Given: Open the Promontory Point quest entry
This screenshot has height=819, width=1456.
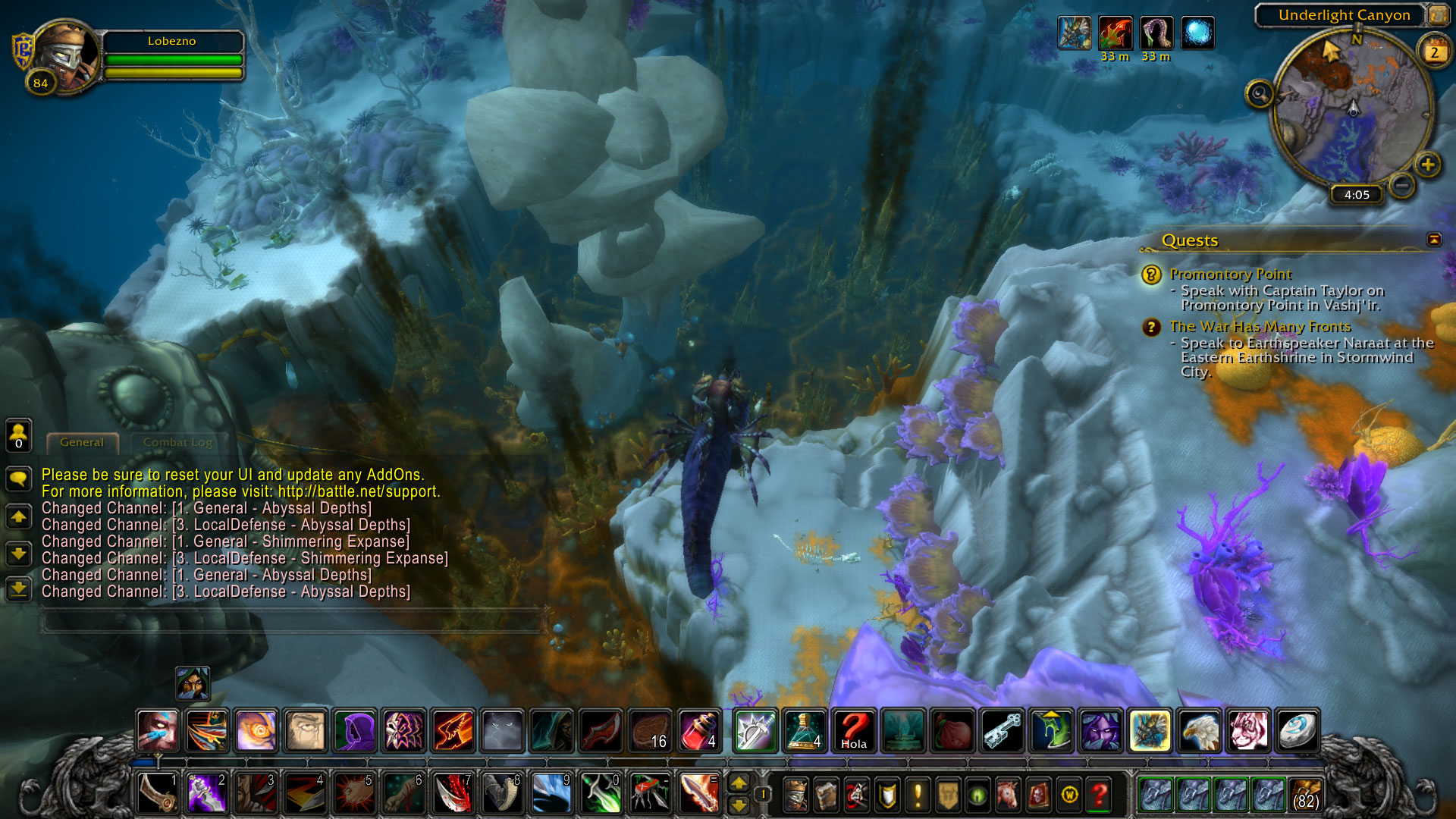Looking at the screenshot, I should click(x=1230, y=275).
